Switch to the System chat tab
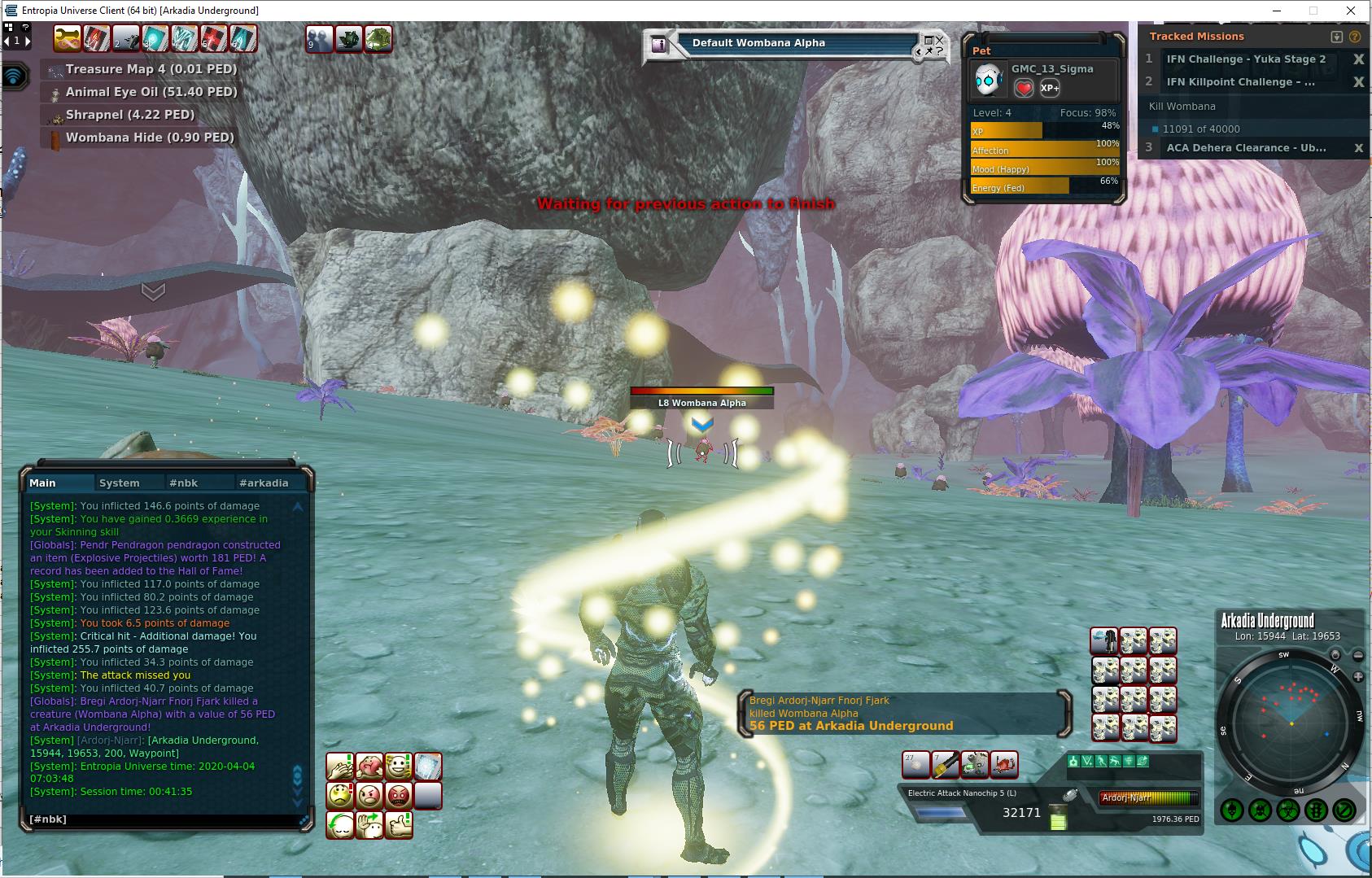Image resolution: width=1372 pixels, height=878 pixels. click(x=120, y=483)
